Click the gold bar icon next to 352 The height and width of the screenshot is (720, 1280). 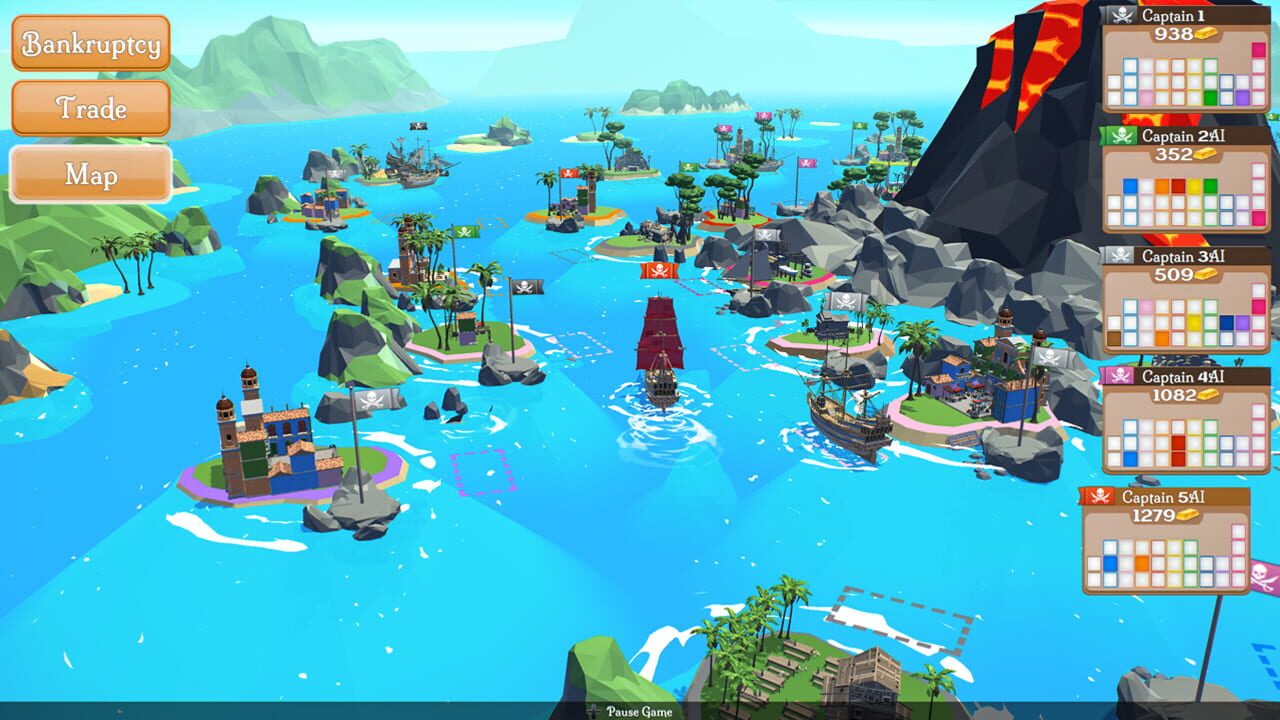click(1207, 155)
